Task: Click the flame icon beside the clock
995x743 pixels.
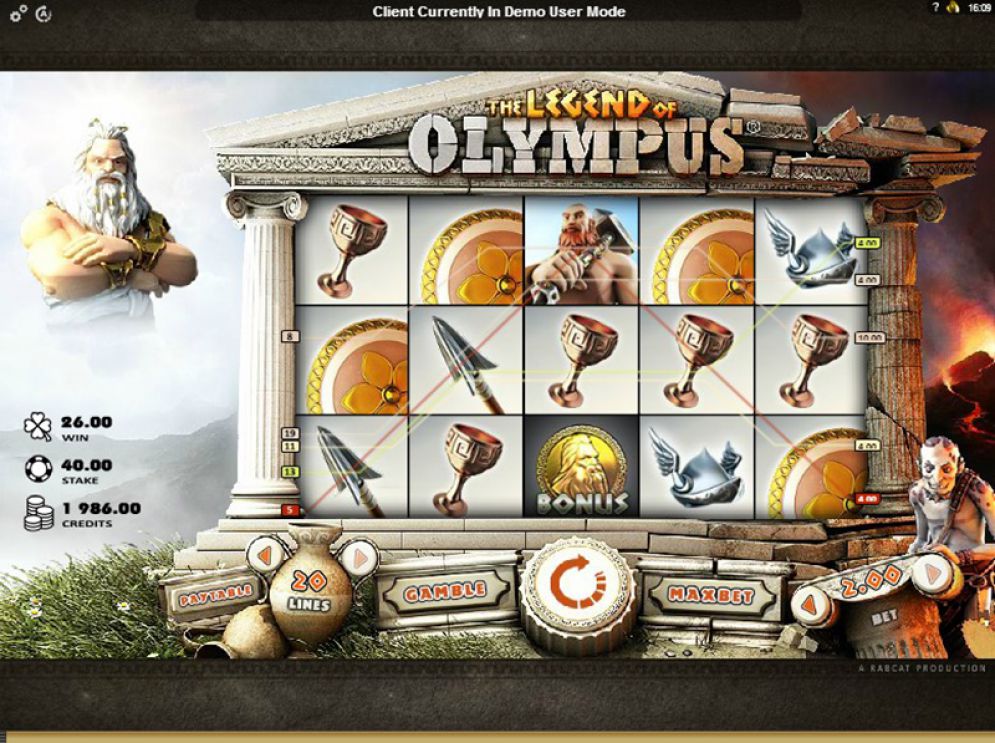Action: tap(953, 9)
